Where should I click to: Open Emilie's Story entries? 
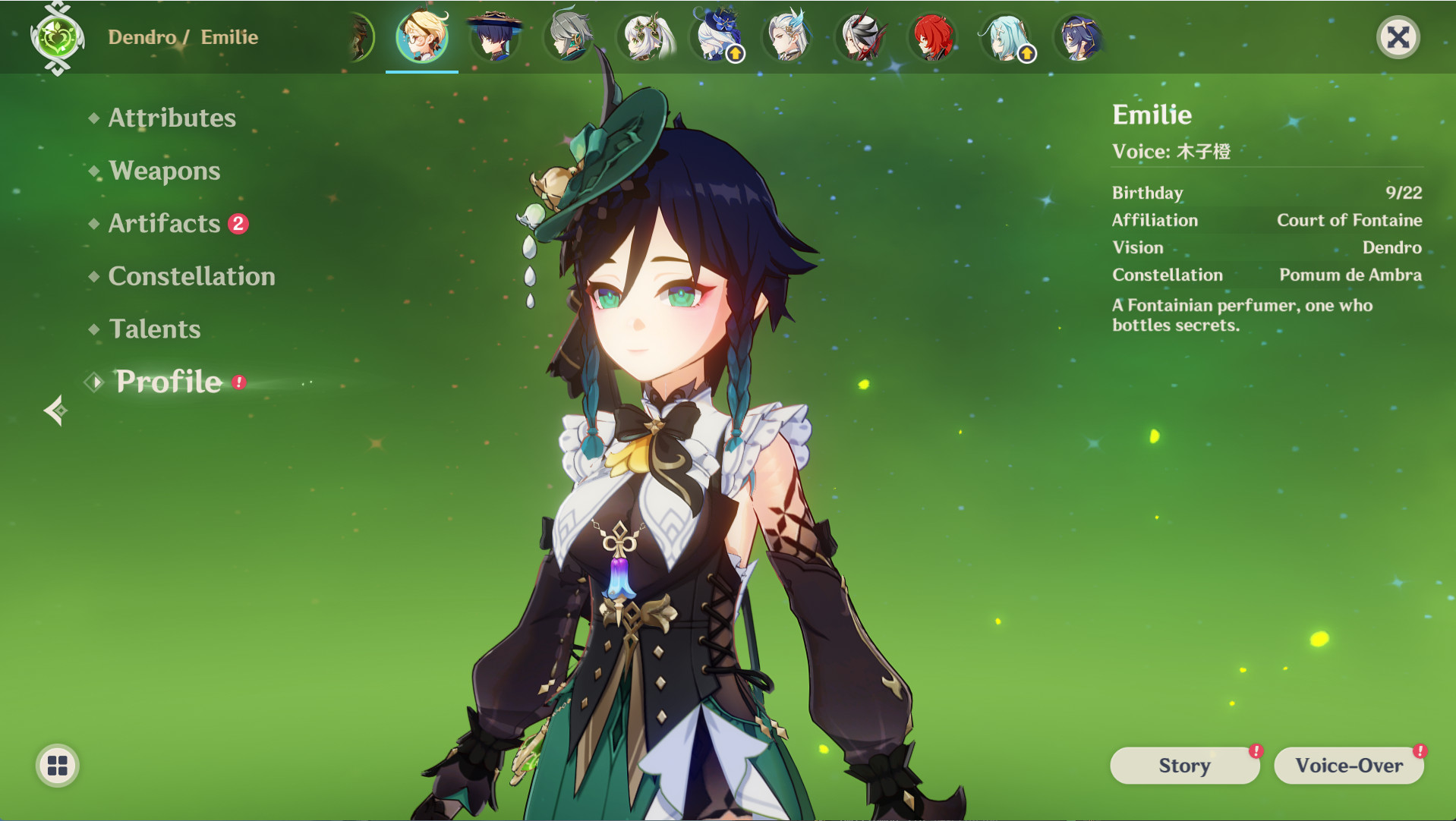1184,766
